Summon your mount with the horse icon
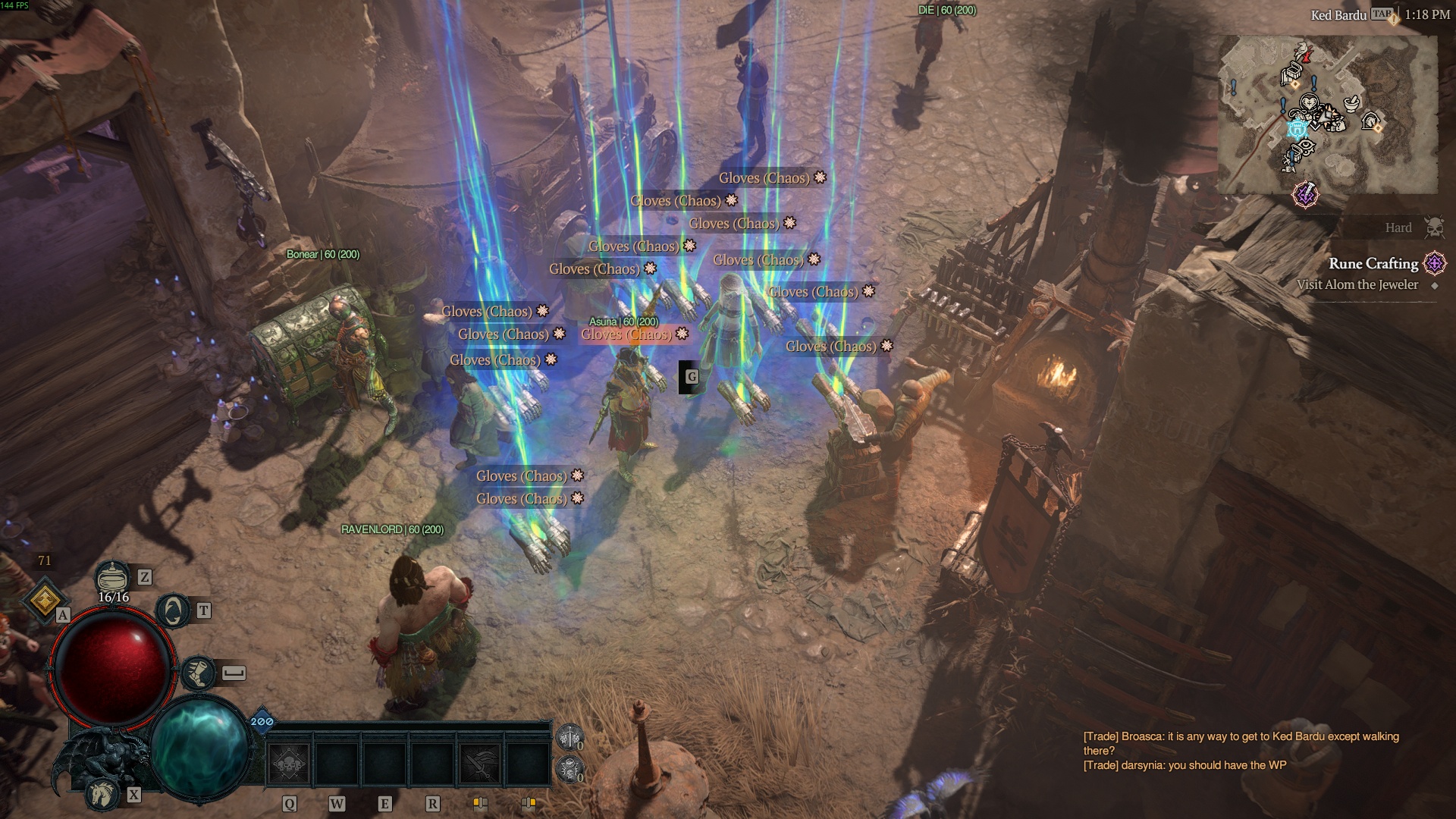 click(x=102, y=795)
